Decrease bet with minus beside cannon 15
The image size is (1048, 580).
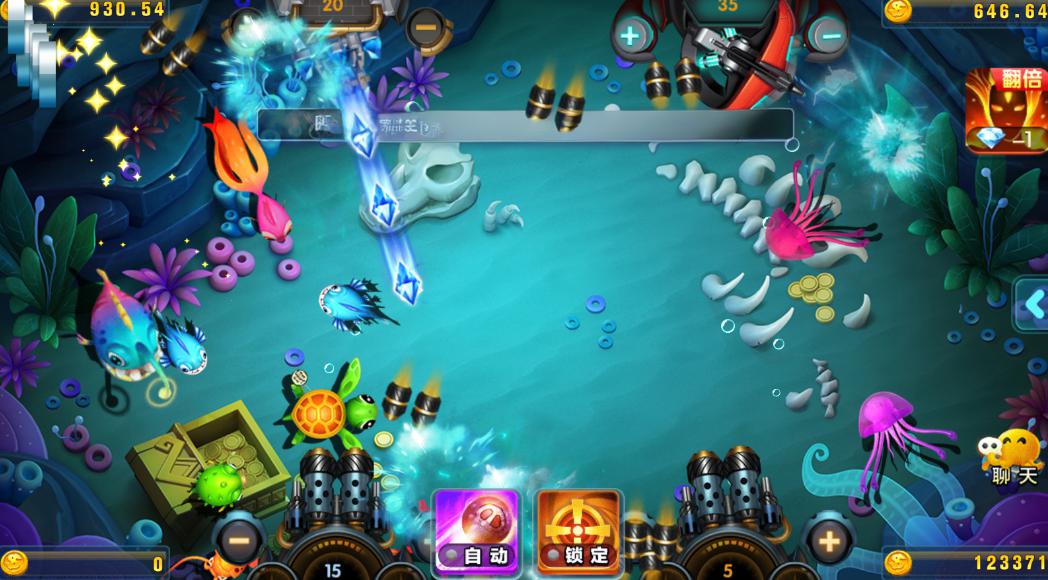pos(238,541)
